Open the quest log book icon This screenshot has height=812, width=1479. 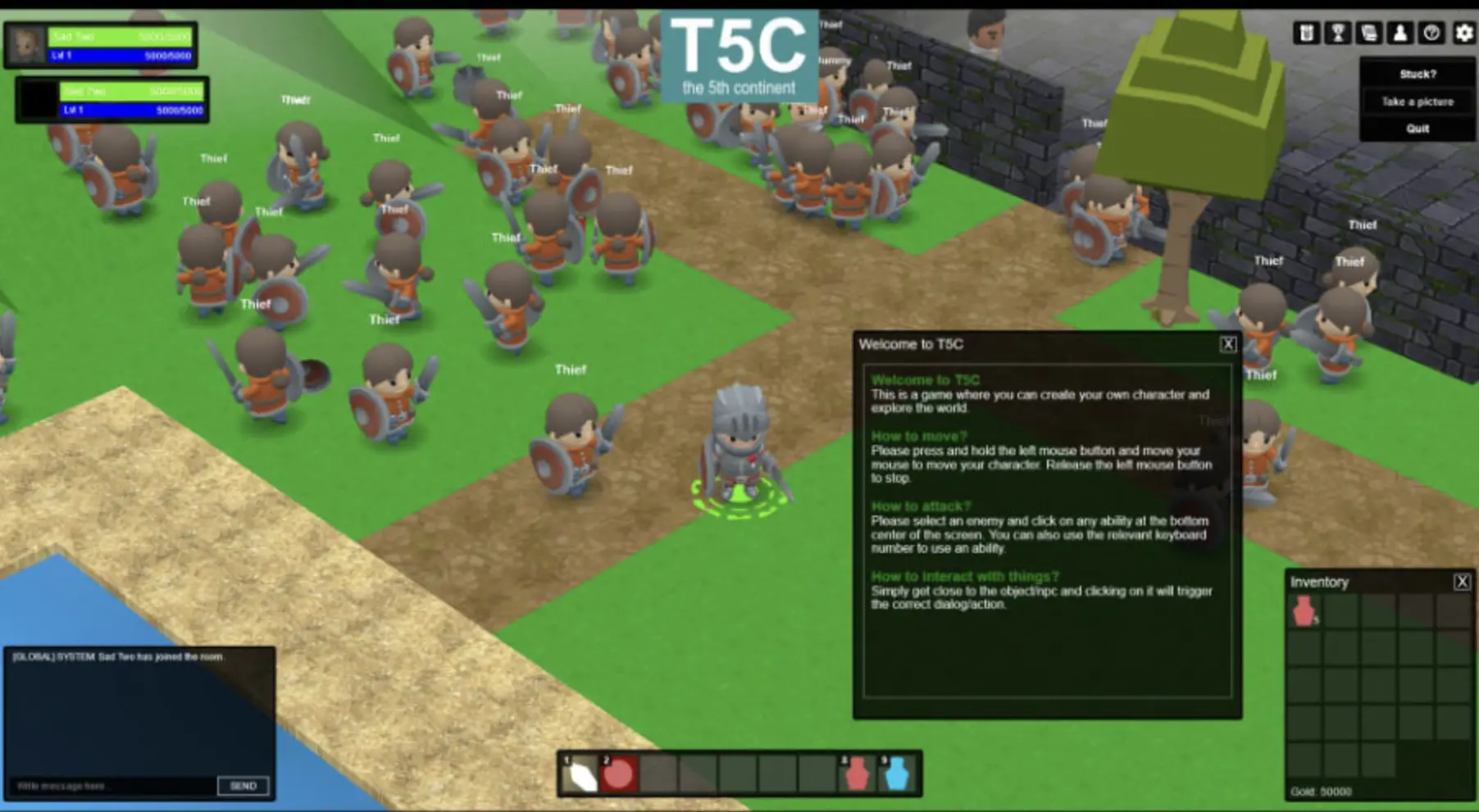[x=1369, y=33]
